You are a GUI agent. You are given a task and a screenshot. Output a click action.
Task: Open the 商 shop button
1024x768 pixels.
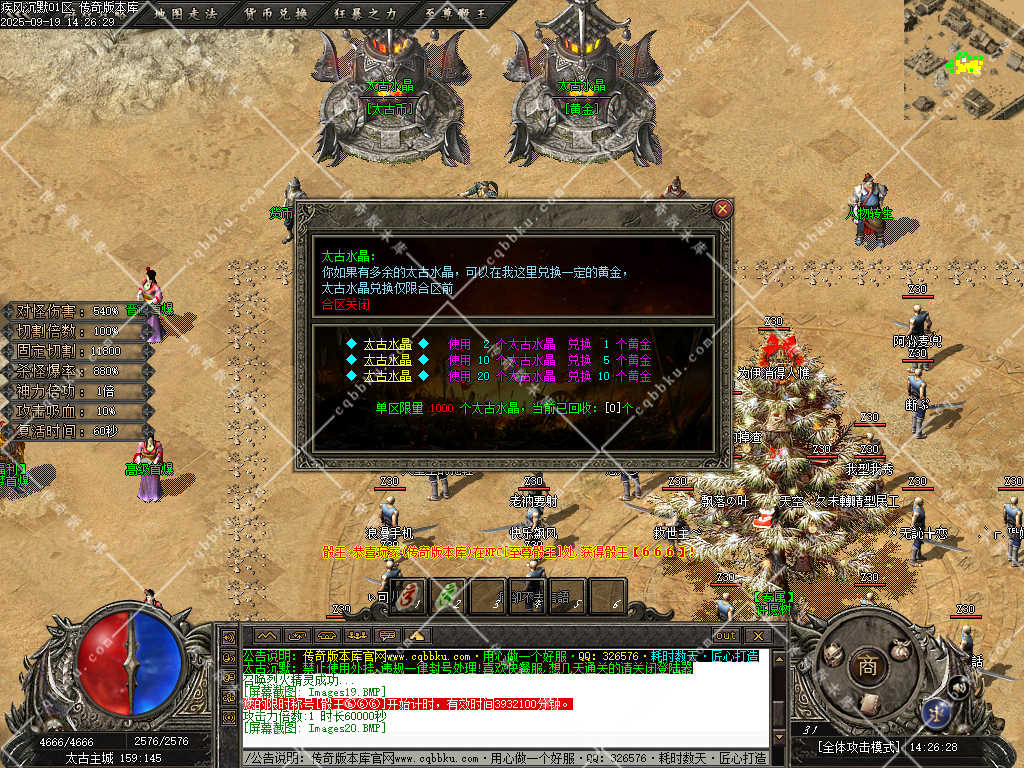866,666
